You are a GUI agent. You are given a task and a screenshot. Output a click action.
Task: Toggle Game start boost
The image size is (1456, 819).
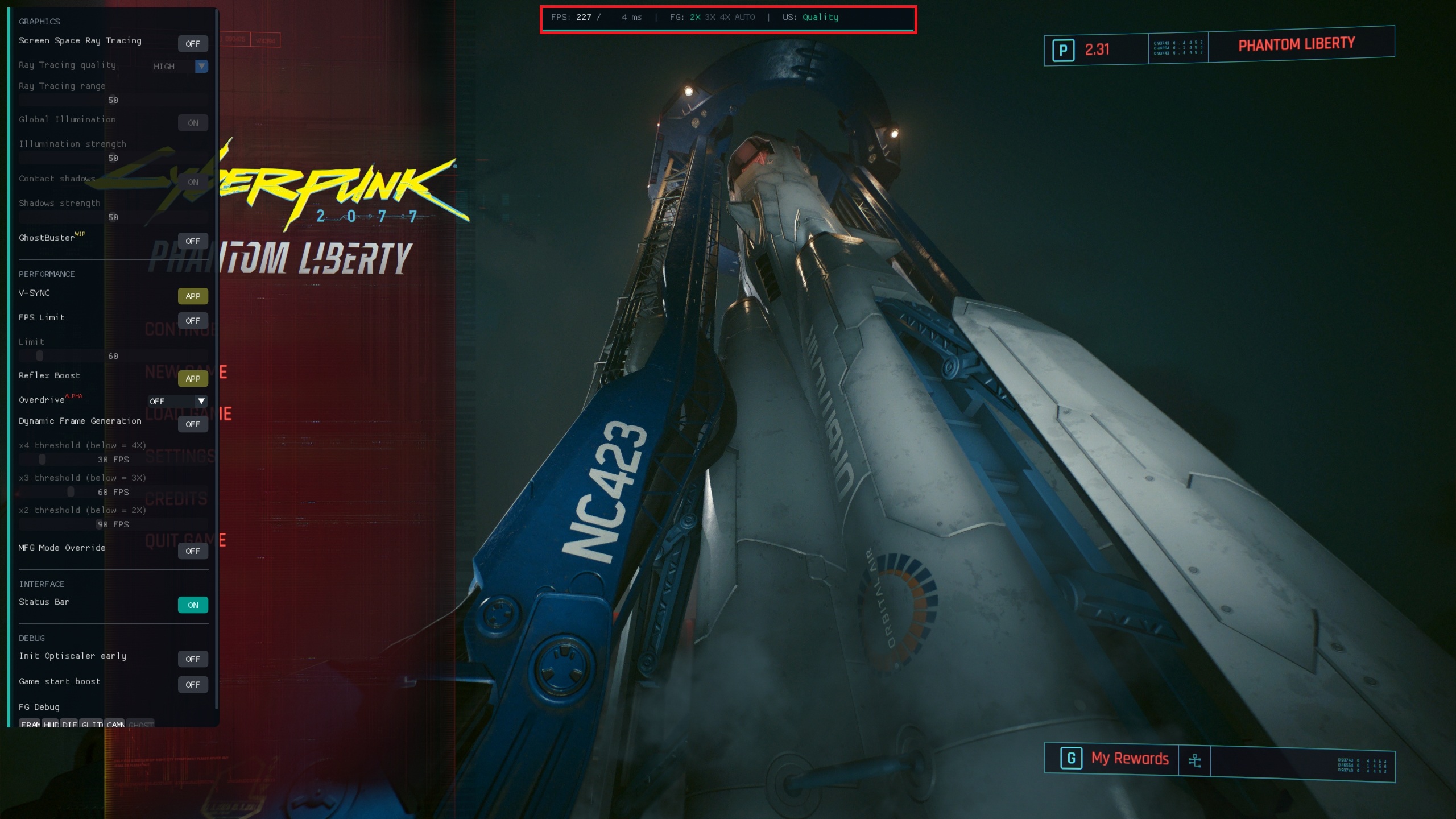193,684
